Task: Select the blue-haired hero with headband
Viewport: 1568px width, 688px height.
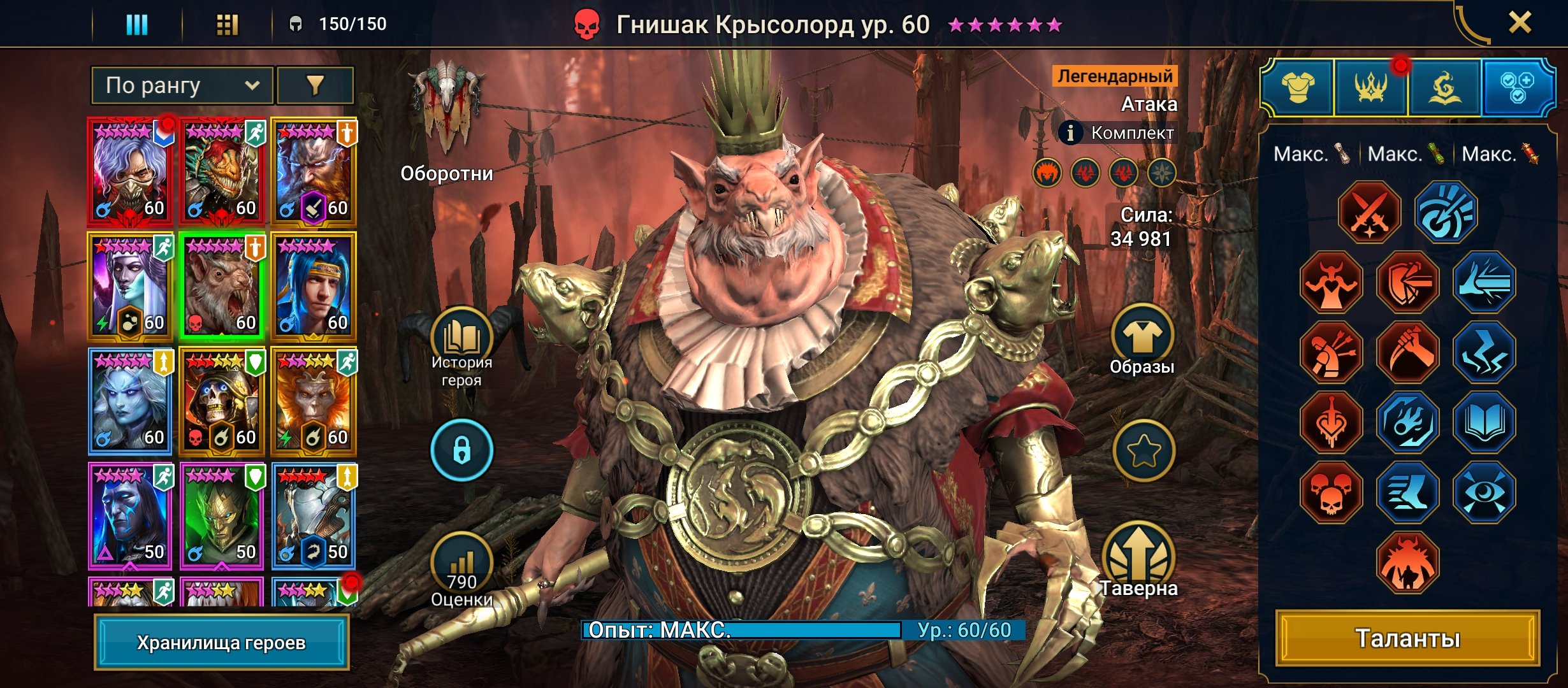Action: (x=314, y=285)
